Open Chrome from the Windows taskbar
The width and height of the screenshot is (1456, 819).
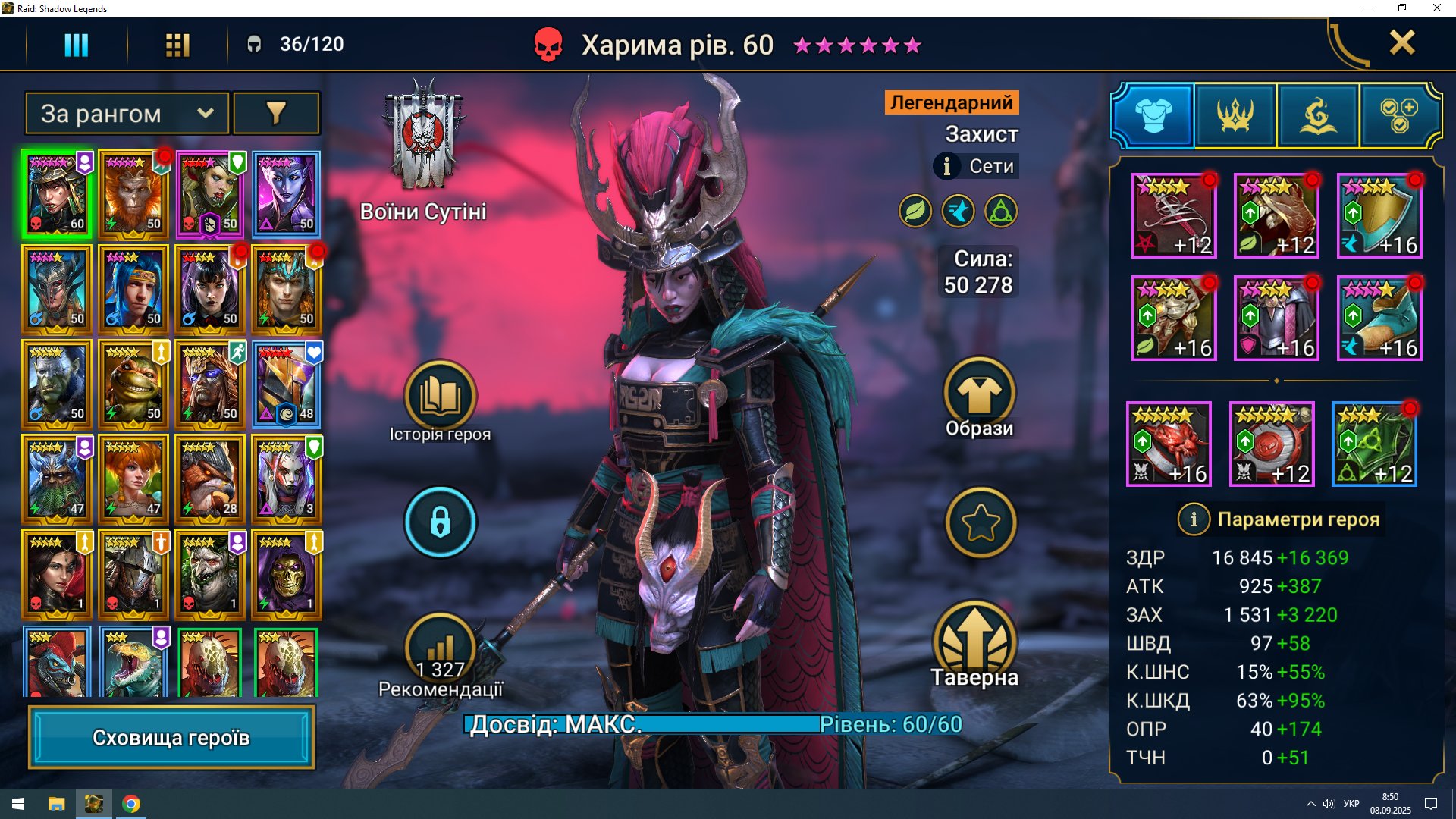tap(131, 804)
